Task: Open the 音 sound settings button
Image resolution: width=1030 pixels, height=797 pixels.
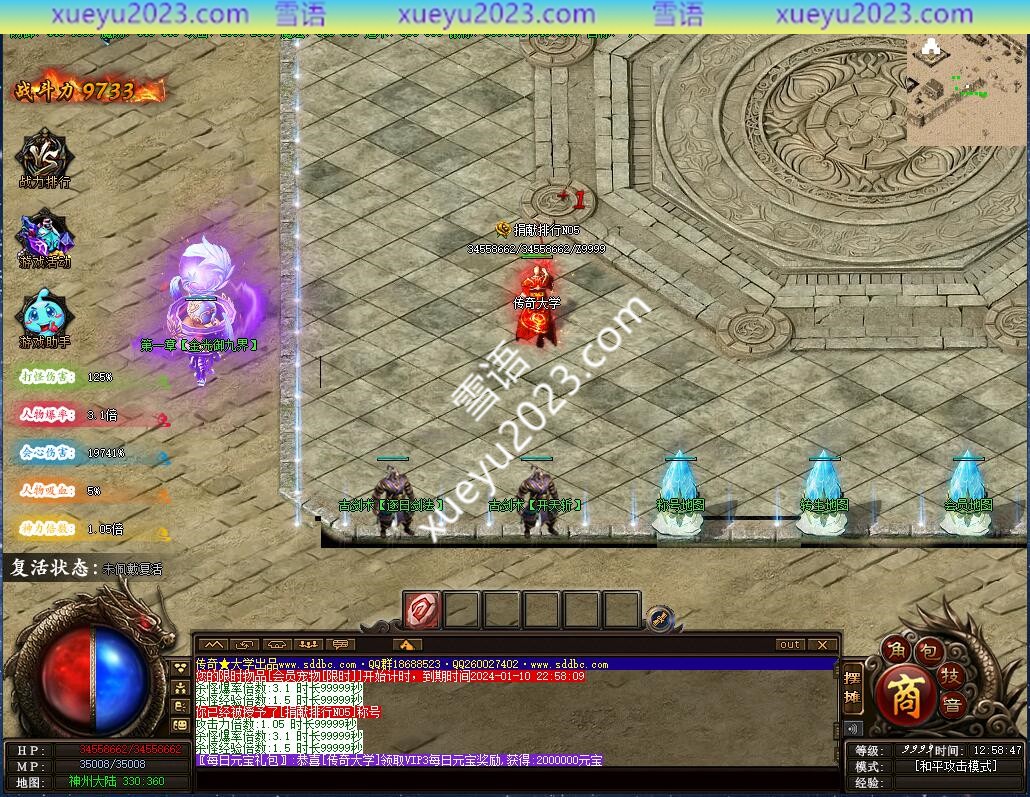Action: [954, 704]
